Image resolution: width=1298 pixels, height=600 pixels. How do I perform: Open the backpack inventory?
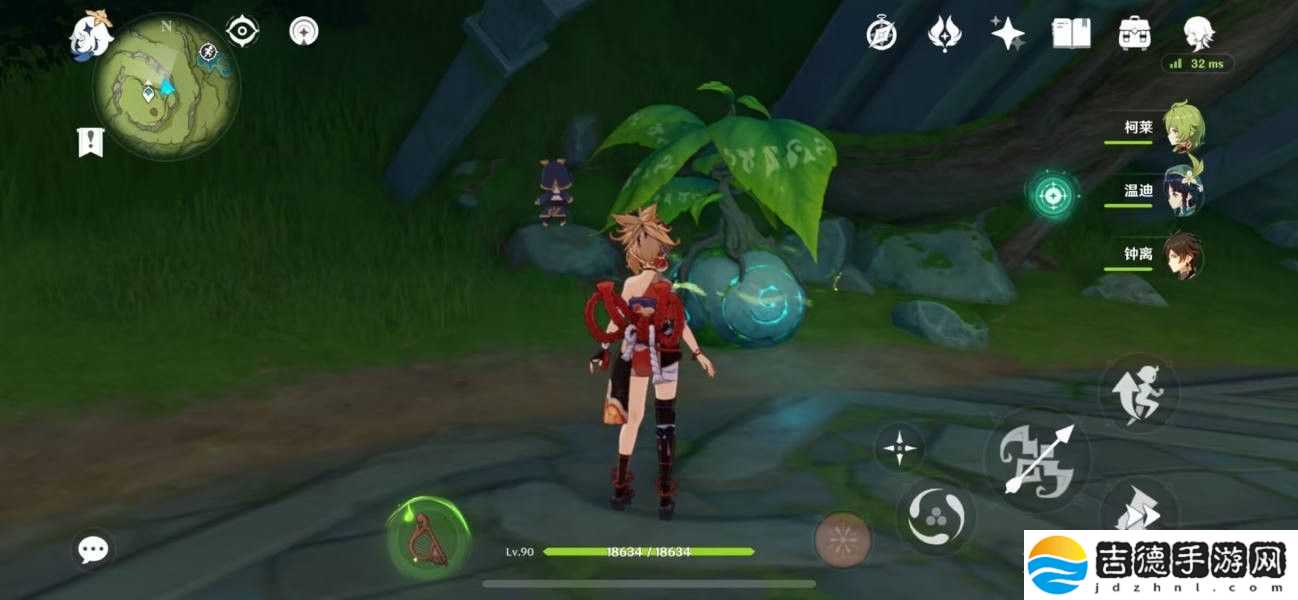pos(1134,34)
